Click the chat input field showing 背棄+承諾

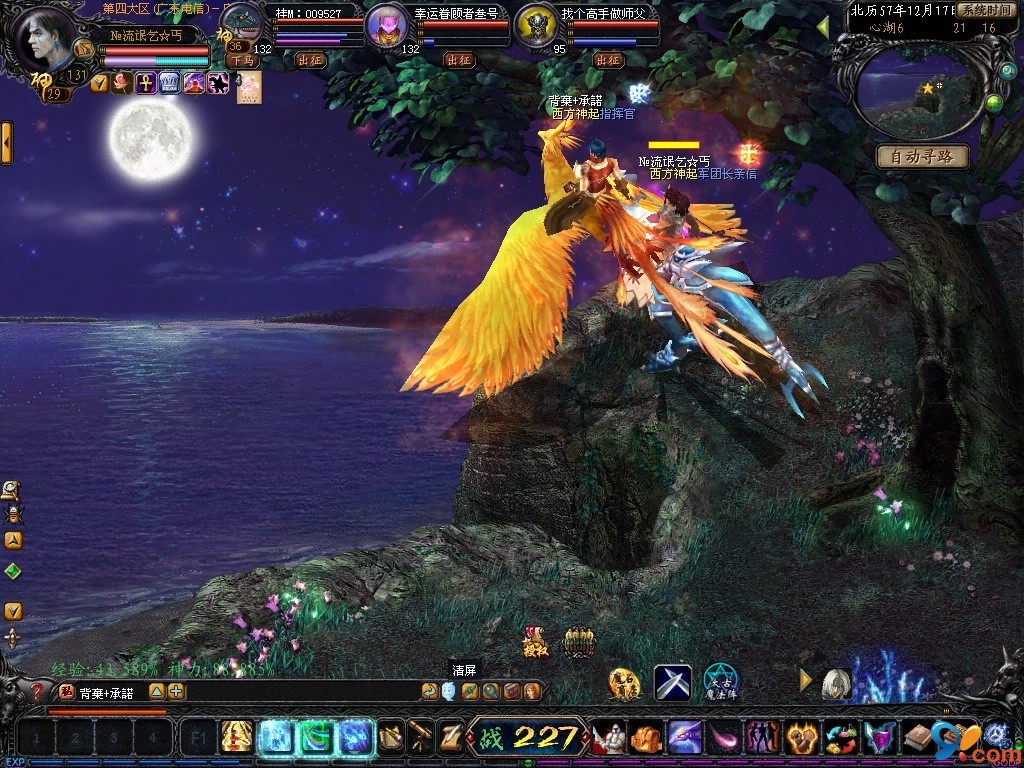110,691
